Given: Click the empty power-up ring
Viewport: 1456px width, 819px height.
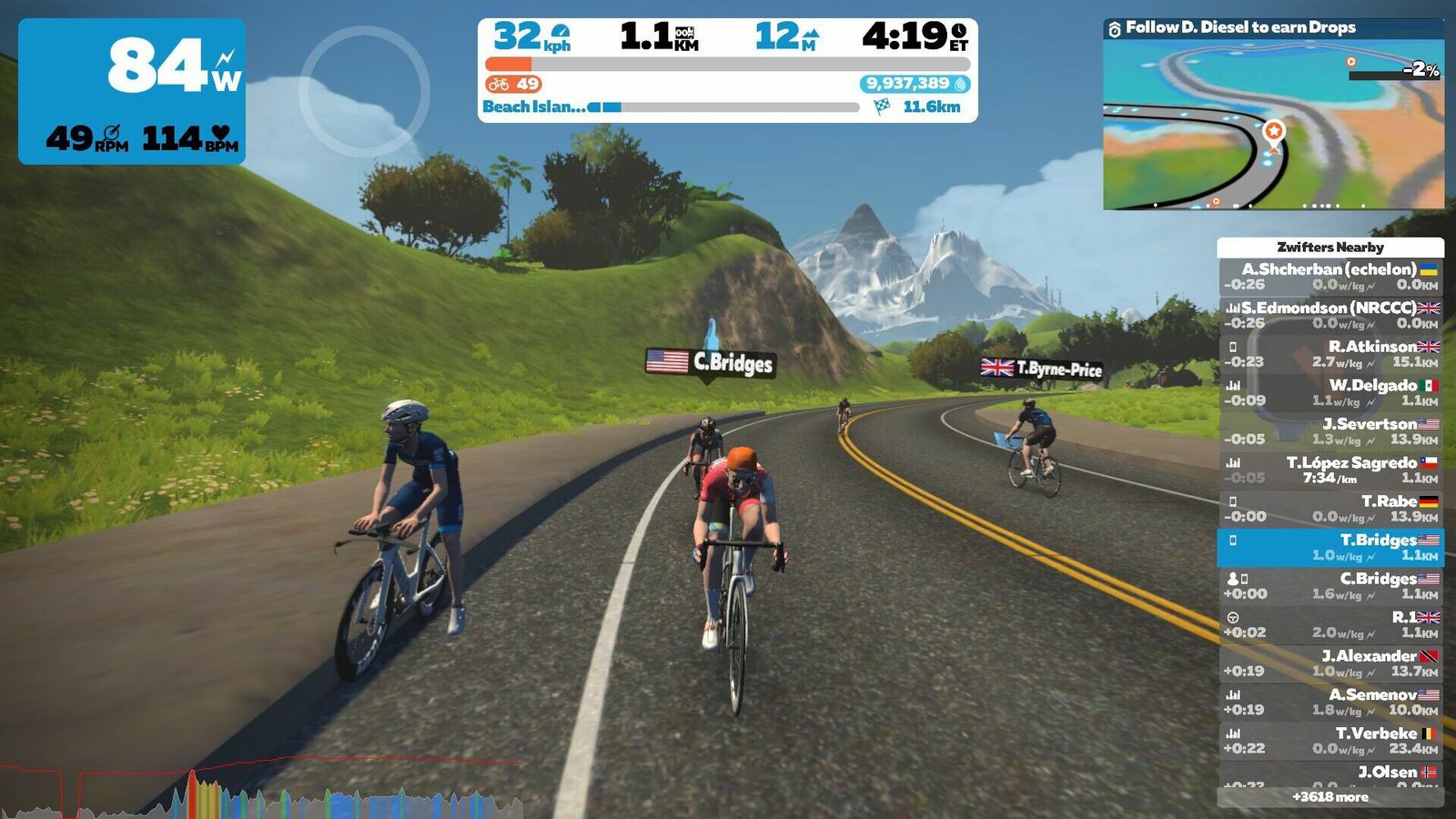Looking at the screenshot, I should [x=364, y=91].
